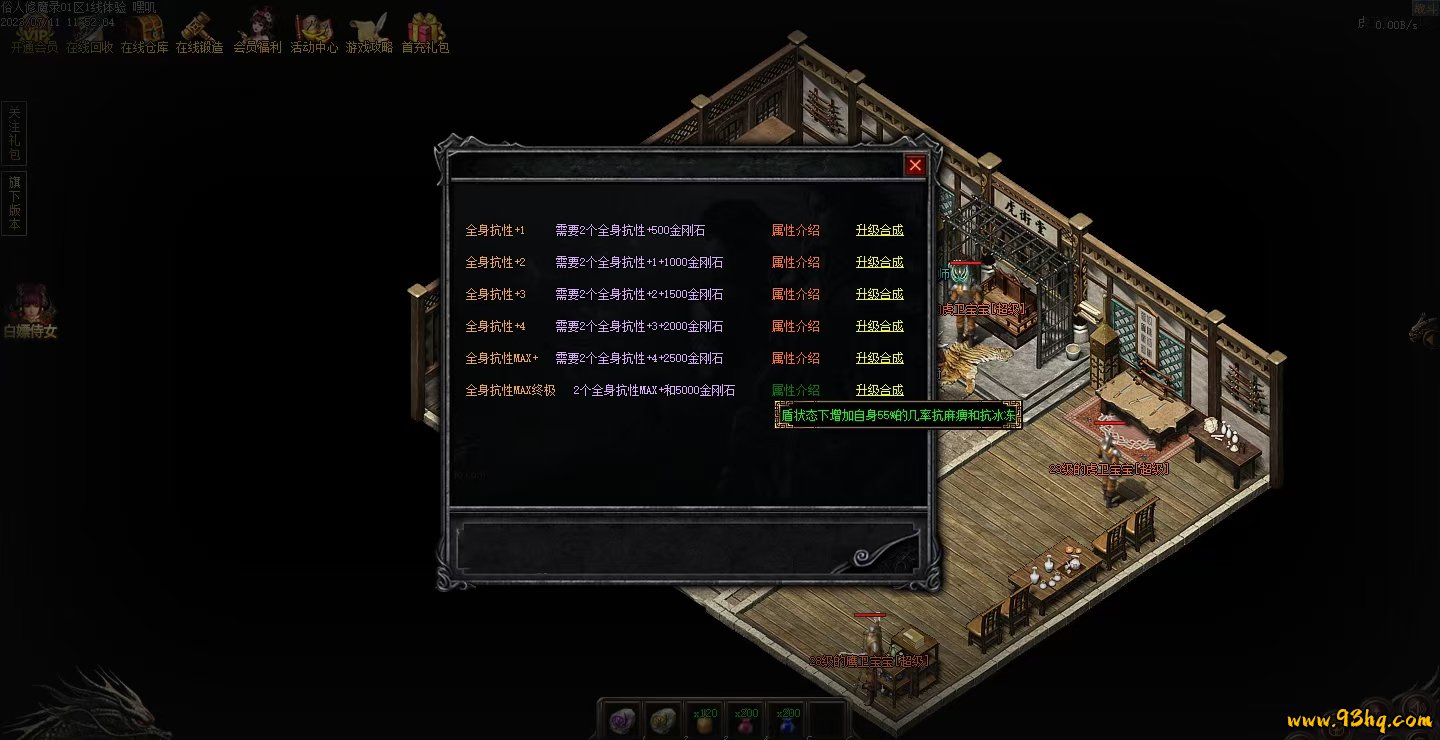Image resolution: width=1440 pixels, height=740 pixels.
Task: Click 升级合成 for 全身抗性MAX终极
Action: [x=879, y=390]
